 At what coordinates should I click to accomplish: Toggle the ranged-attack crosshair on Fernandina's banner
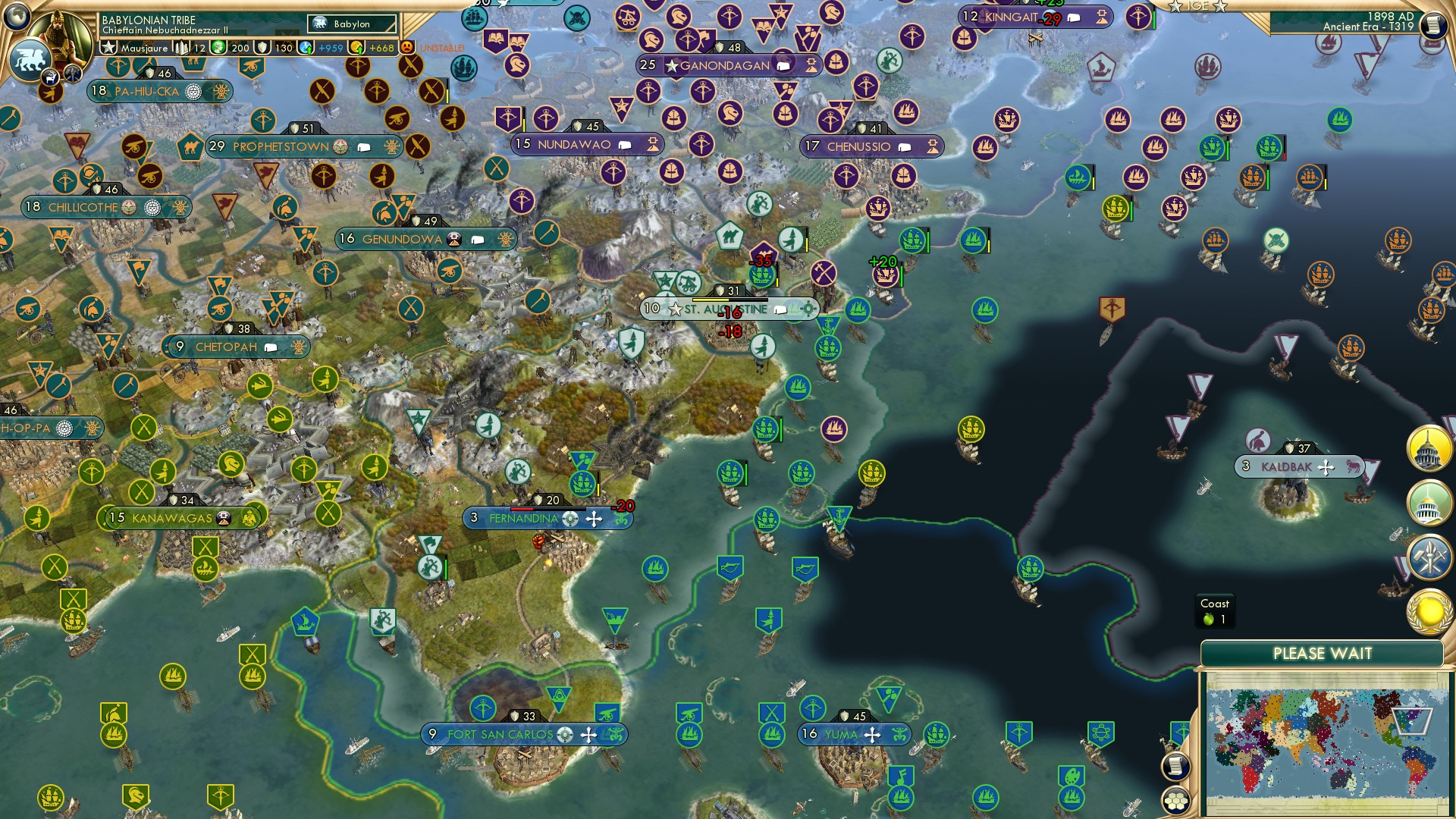click(569, 519)
